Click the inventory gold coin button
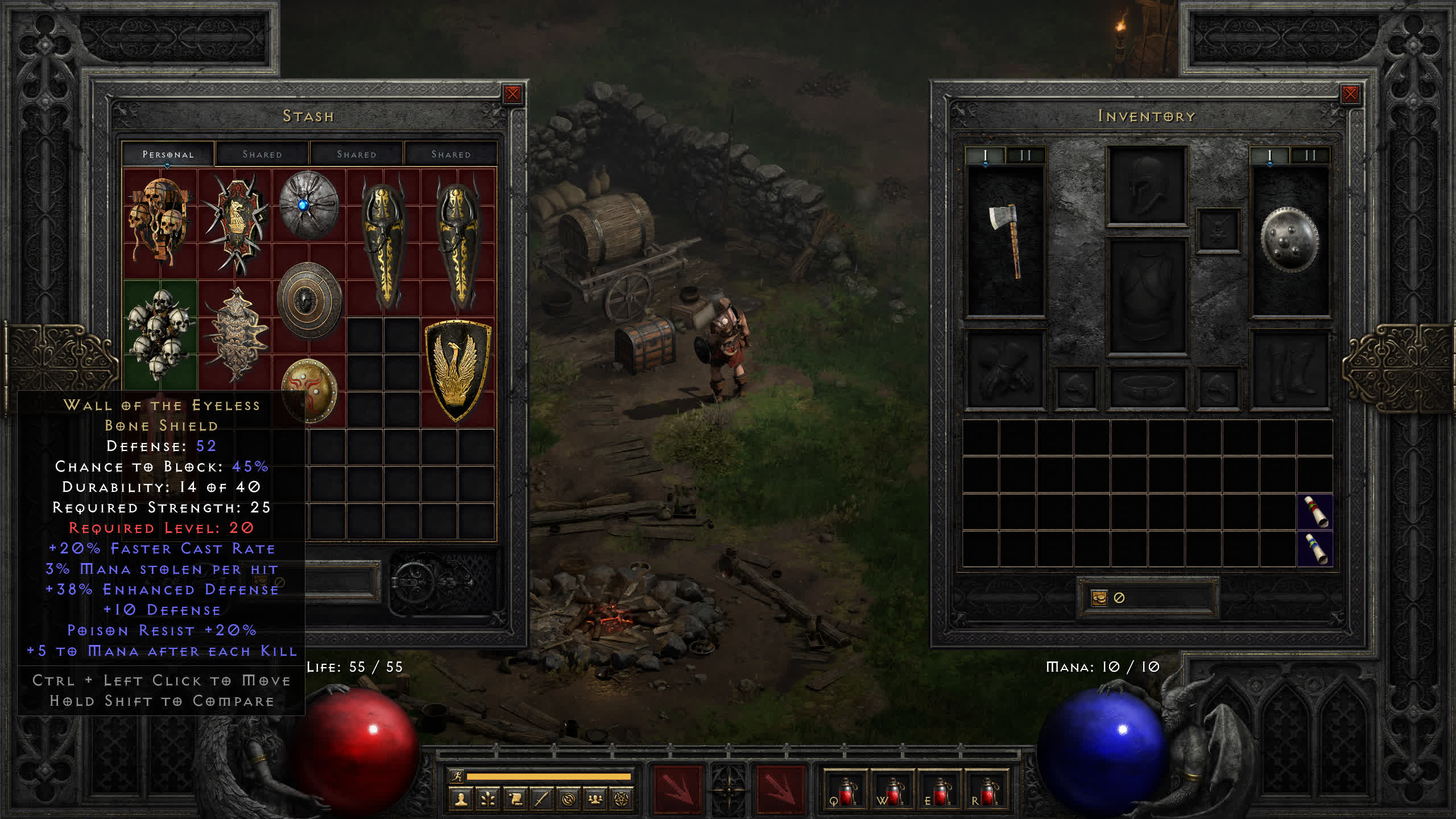 point(1099,598)
